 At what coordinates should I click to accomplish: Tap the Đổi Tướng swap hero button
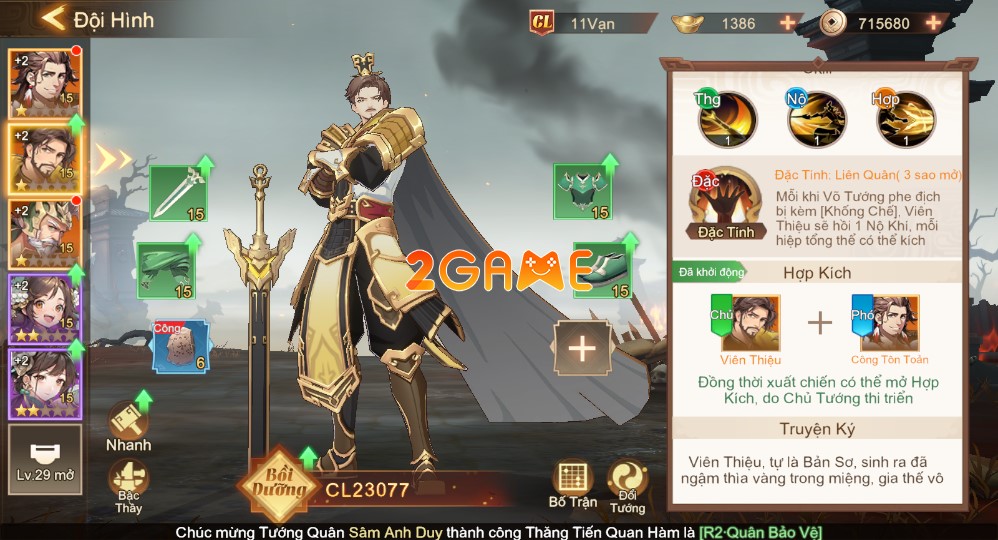628,484
